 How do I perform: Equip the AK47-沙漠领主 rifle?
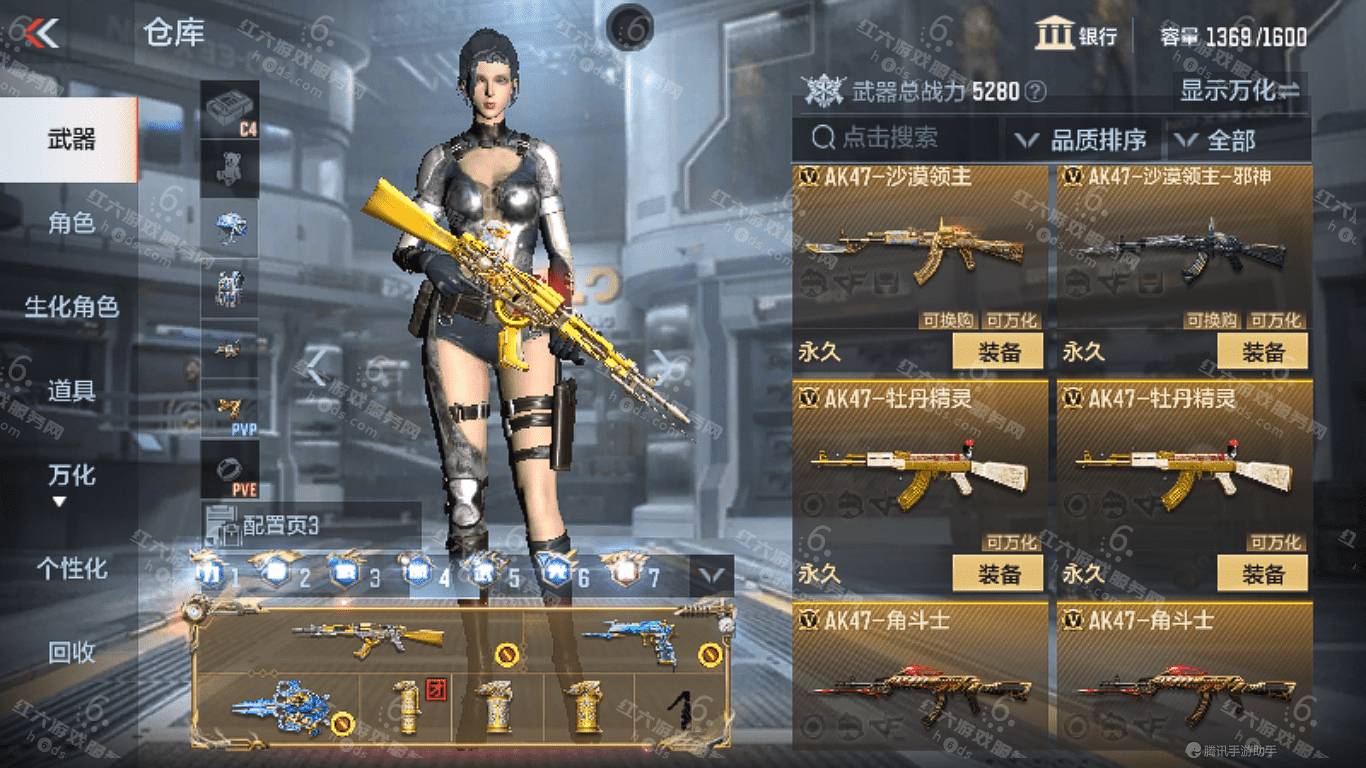pyautogui.click(x=997, y=351)
